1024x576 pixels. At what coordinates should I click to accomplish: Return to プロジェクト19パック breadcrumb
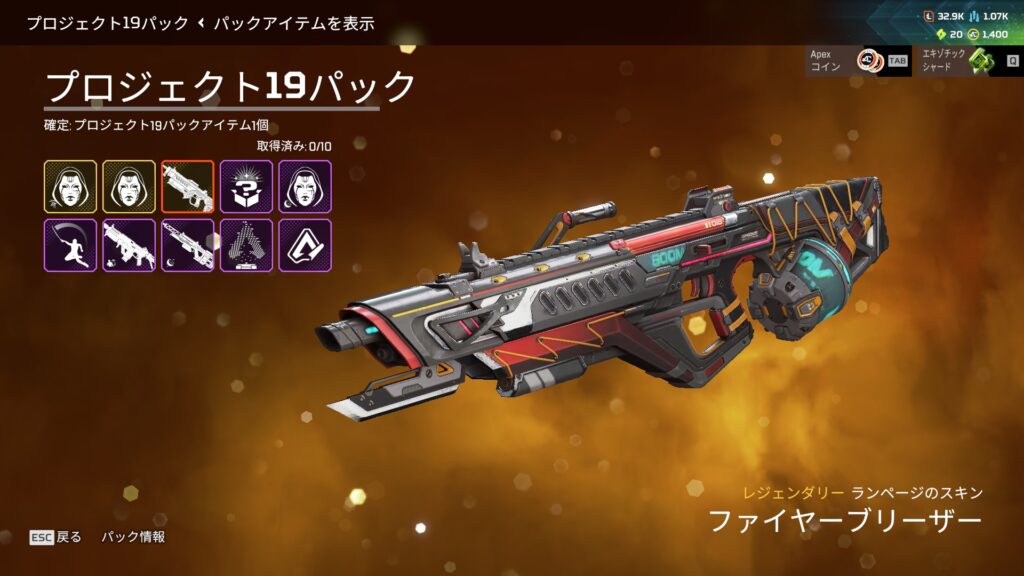[107, 22]
